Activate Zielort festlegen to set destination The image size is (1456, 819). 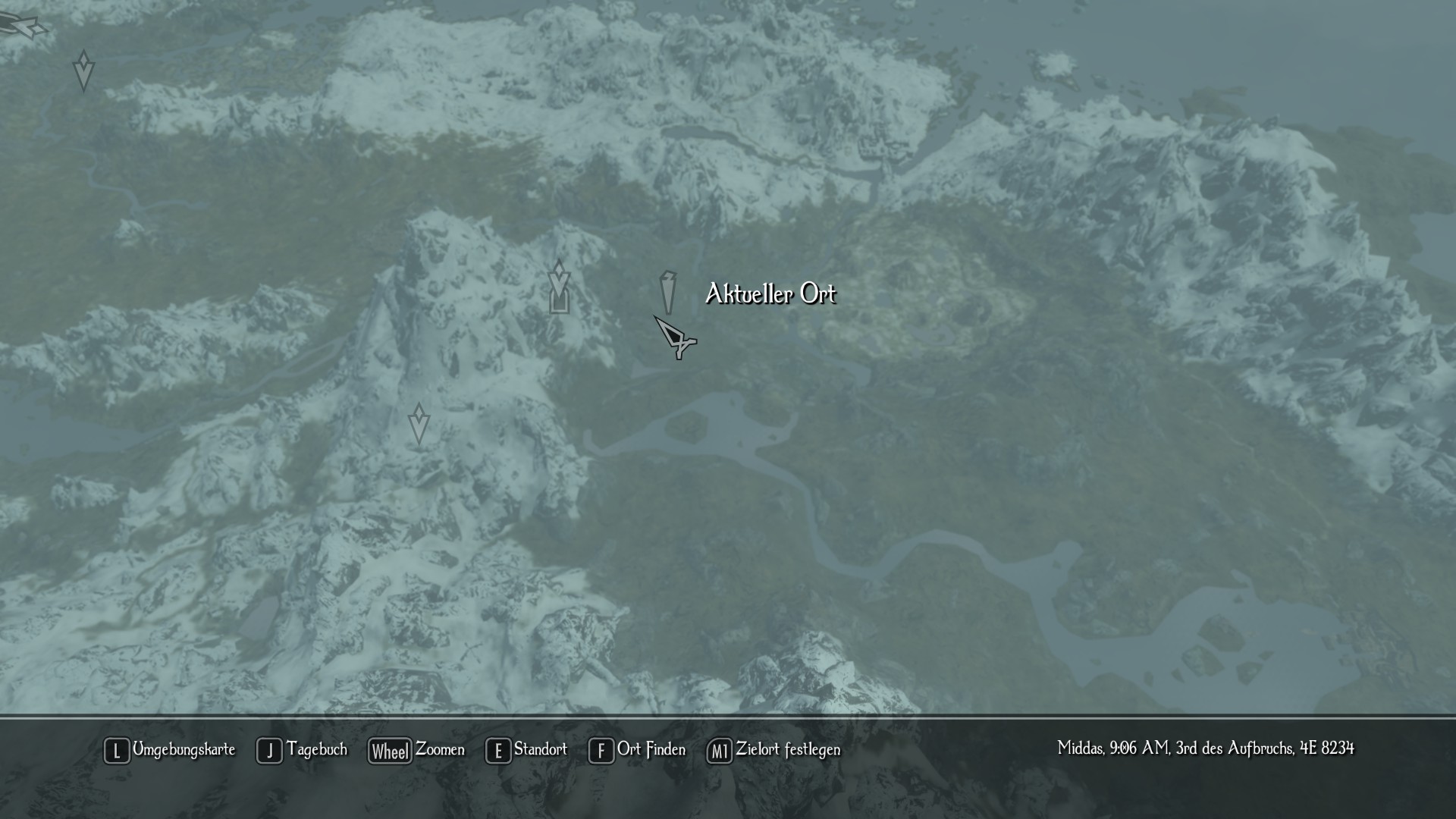pyautogui.click(x=774, y=750)
